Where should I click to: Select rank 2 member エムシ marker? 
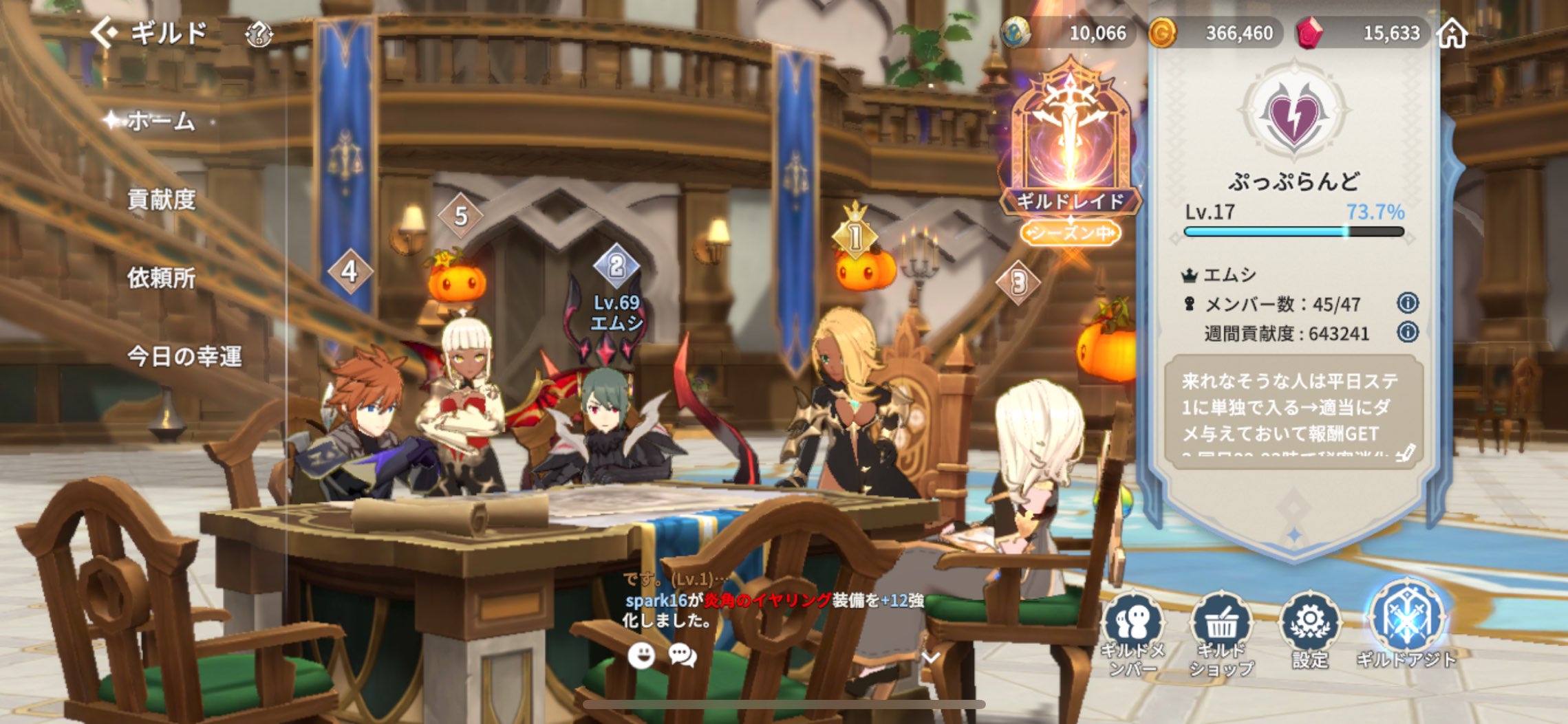point(616,266)
